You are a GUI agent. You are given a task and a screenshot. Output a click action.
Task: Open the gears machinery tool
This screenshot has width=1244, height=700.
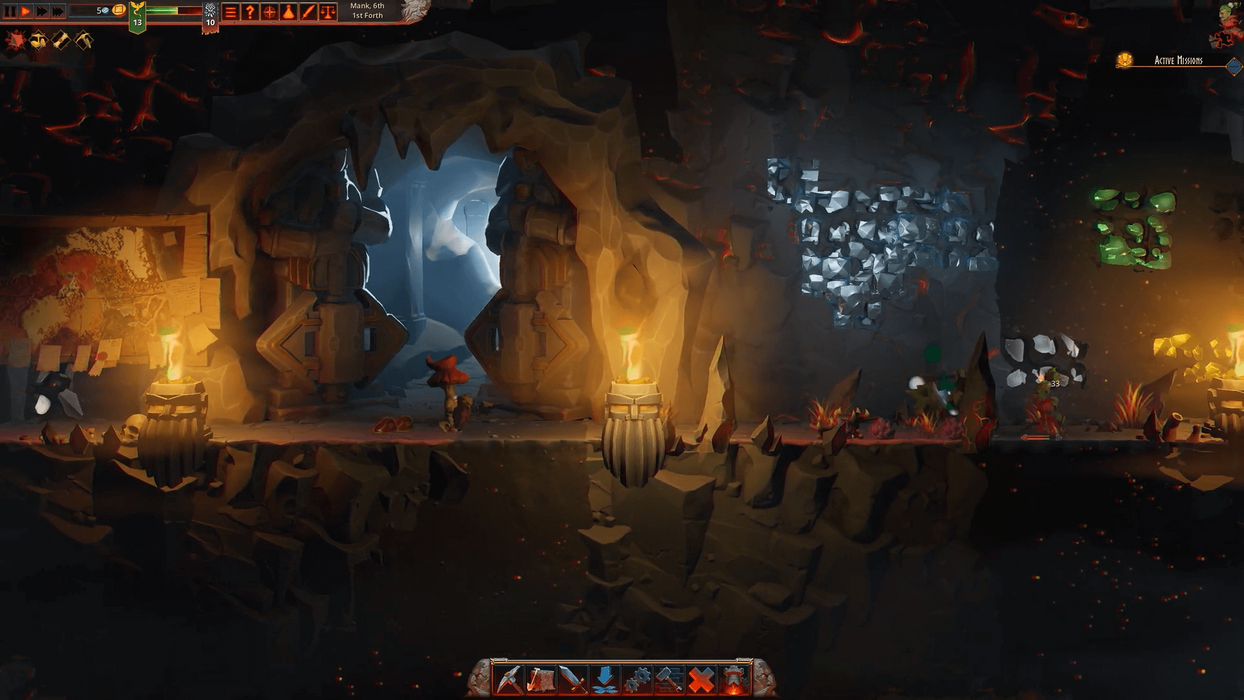click(637, 679)
